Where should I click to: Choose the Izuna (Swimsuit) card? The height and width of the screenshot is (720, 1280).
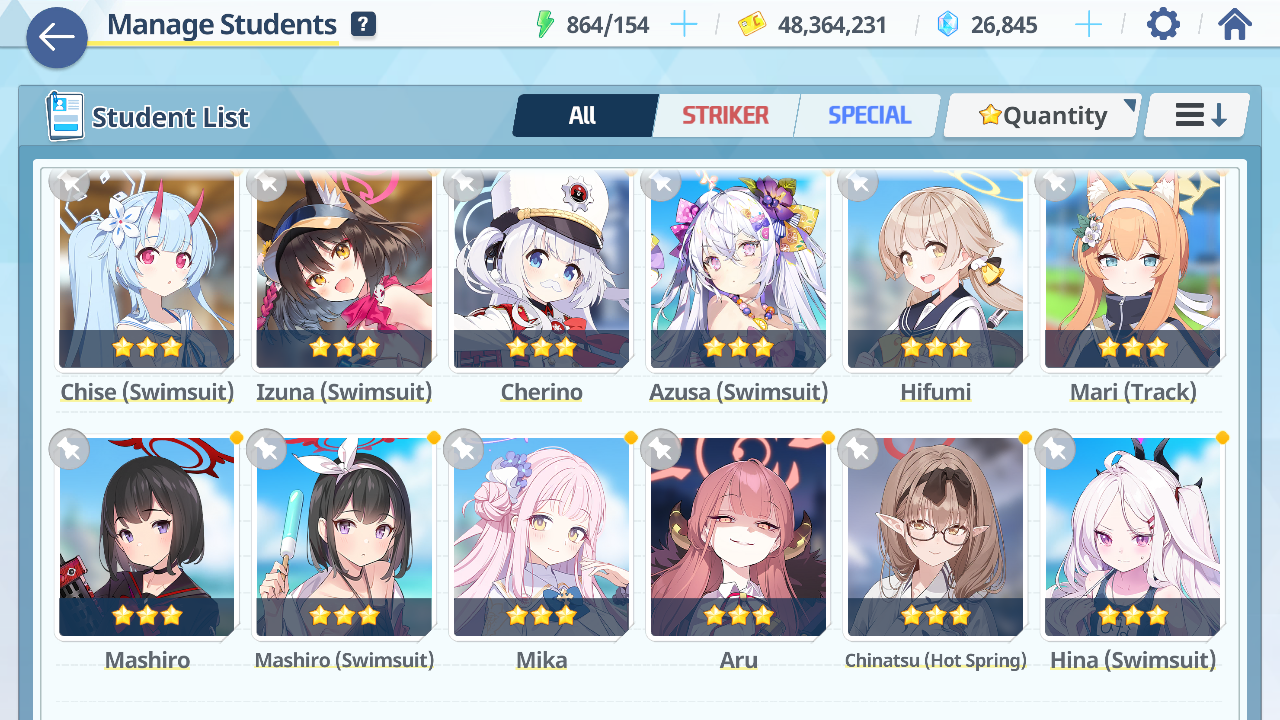pos(344,270)
